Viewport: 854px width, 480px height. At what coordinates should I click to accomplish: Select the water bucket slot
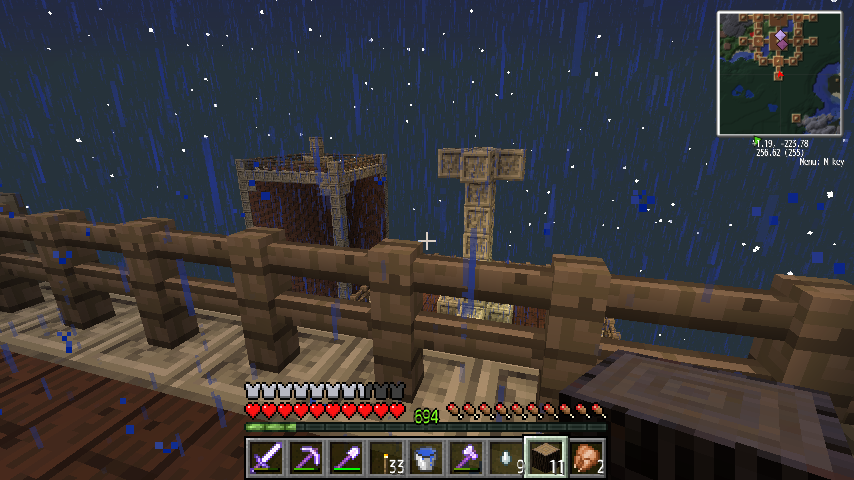pyautogui.click(x=426, y=458)
